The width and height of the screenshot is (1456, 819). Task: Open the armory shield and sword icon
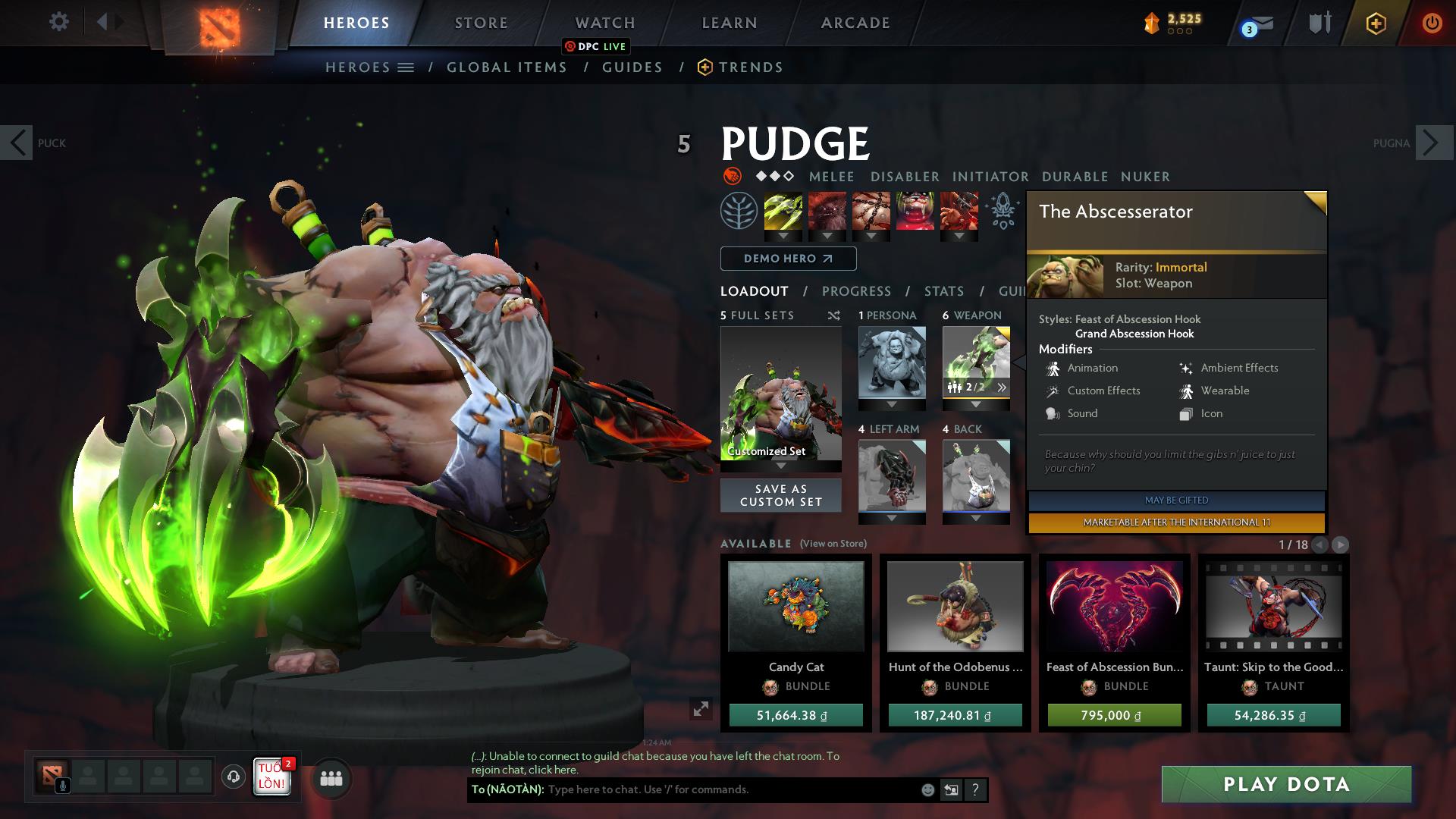pyautogui.click(x=1319, y=24)
